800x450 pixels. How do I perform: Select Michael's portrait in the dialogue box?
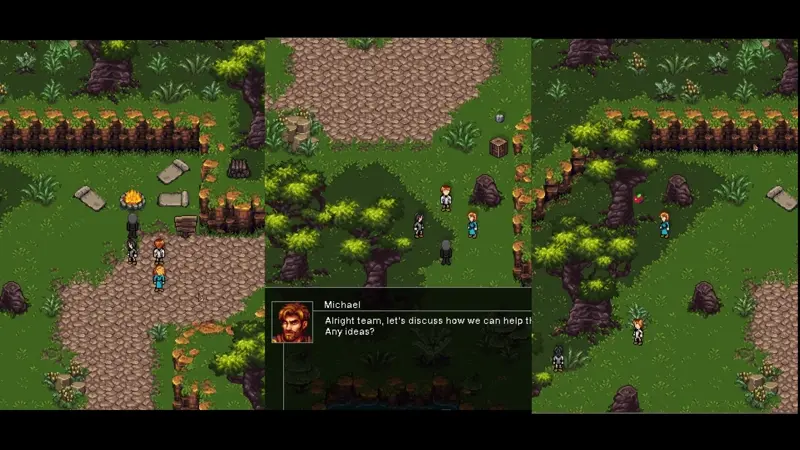(292, 323)
